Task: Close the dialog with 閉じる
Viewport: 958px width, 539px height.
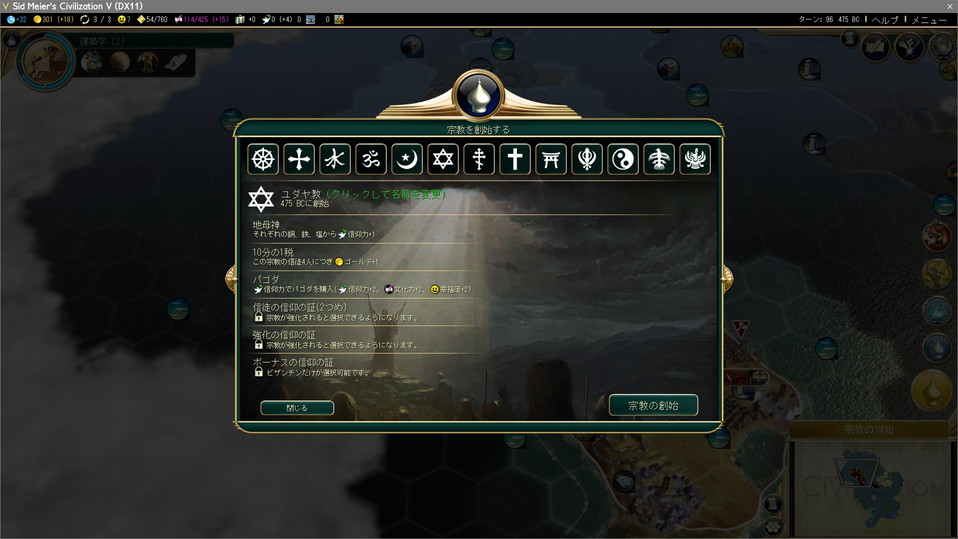Action: tap(297, 408)
